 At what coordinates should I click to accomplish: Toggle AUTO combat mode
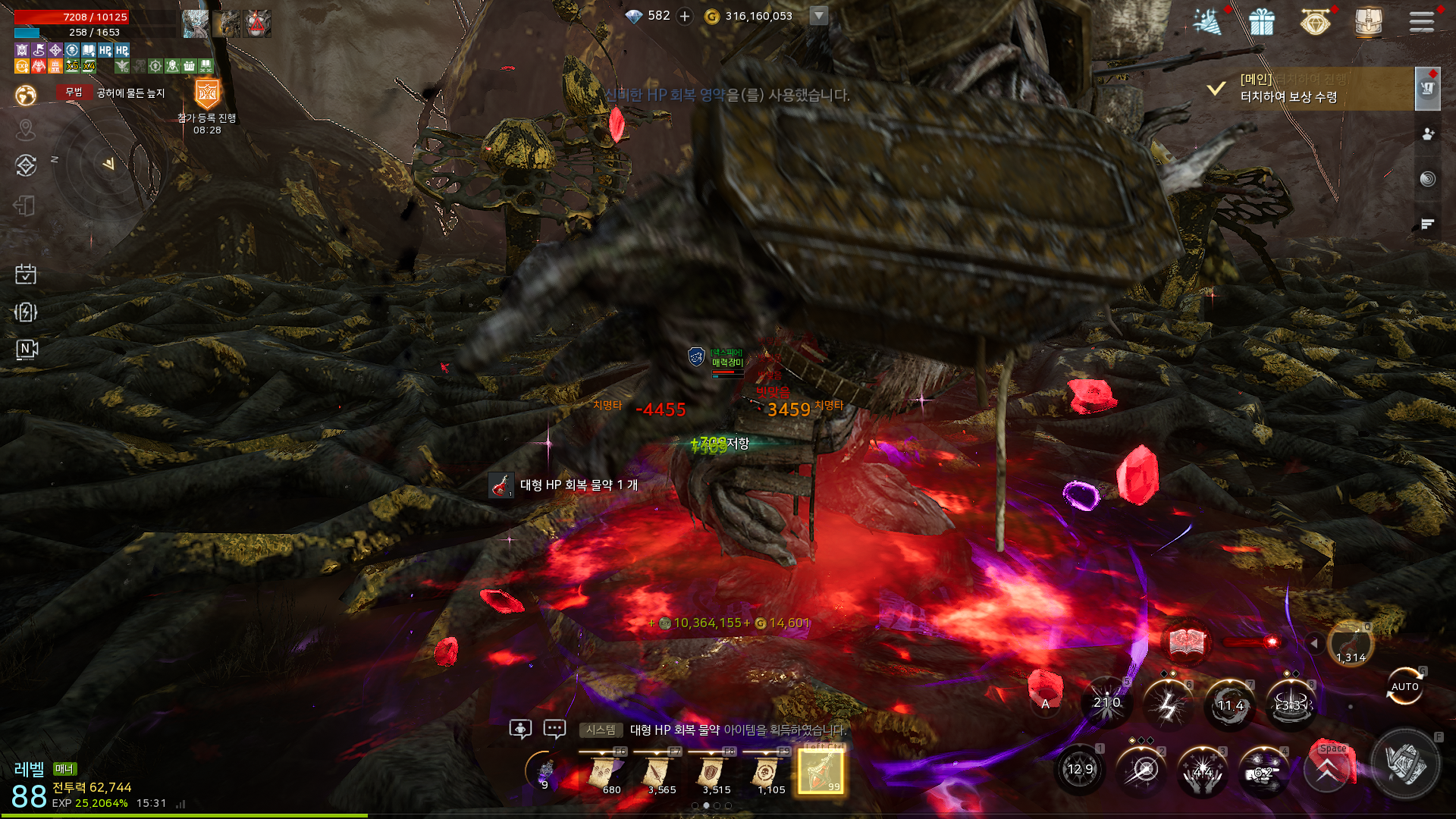pos(1404,686)
